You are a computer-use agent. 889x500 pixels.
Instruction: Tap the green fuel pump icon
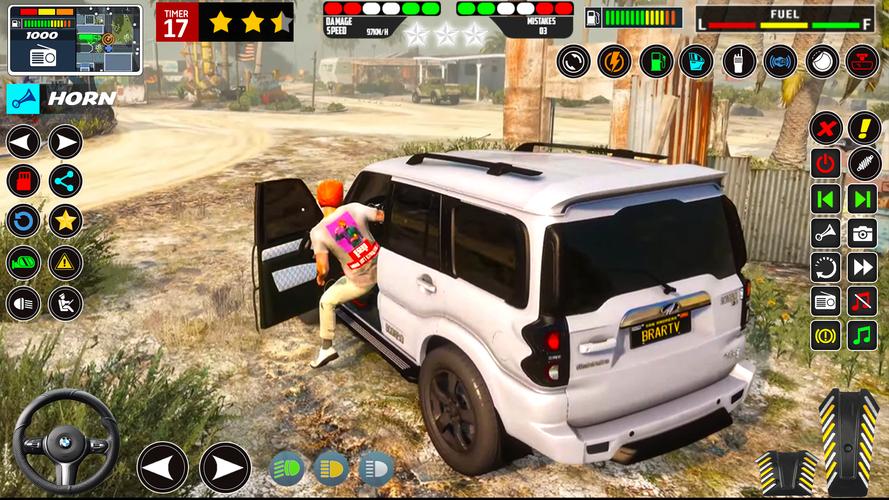tap(656, 61)
